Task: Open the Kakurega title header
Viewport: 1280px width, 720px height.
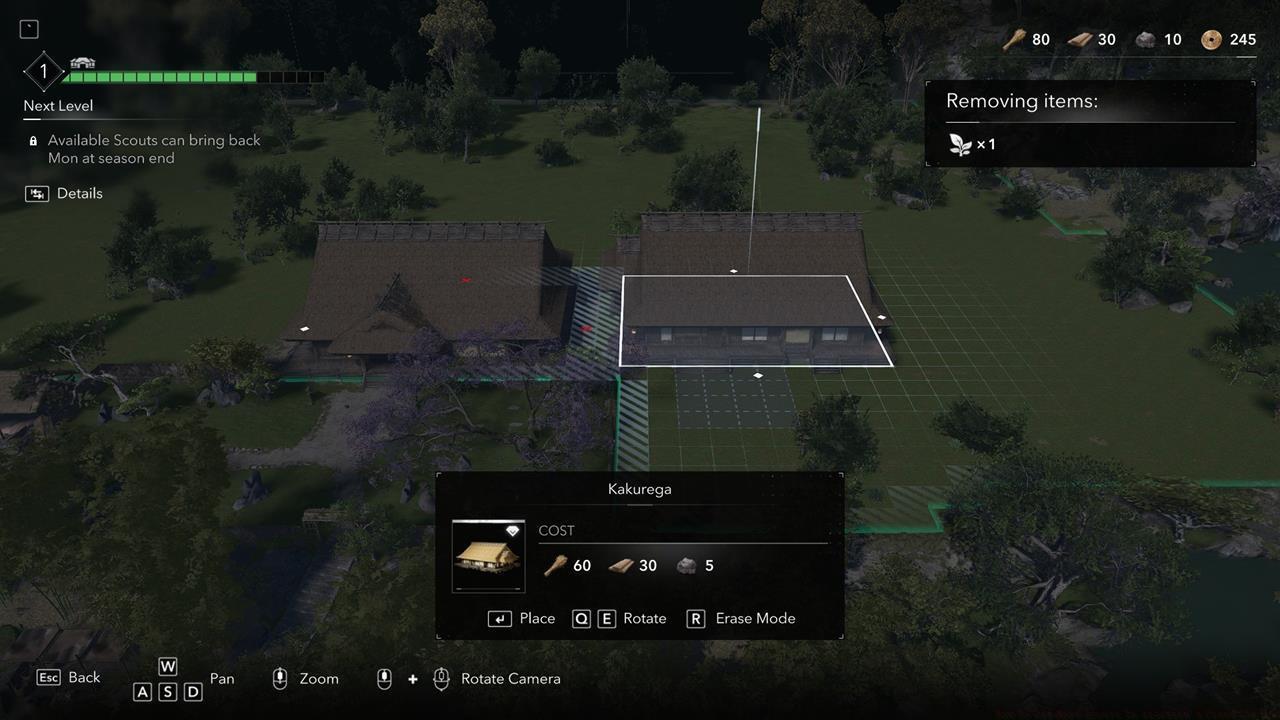Action: [640, 489]
